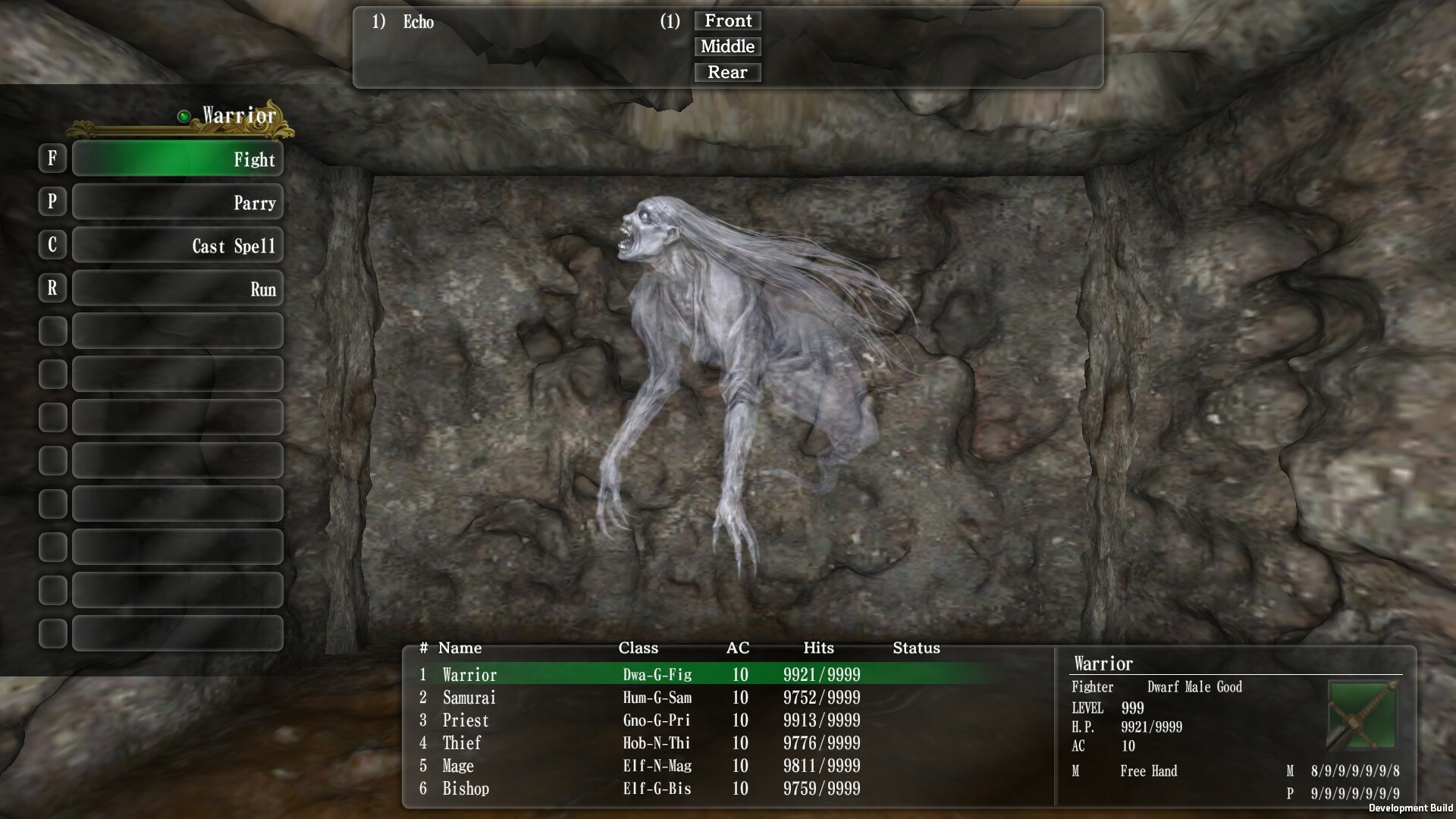Target the Middle row

726,46
